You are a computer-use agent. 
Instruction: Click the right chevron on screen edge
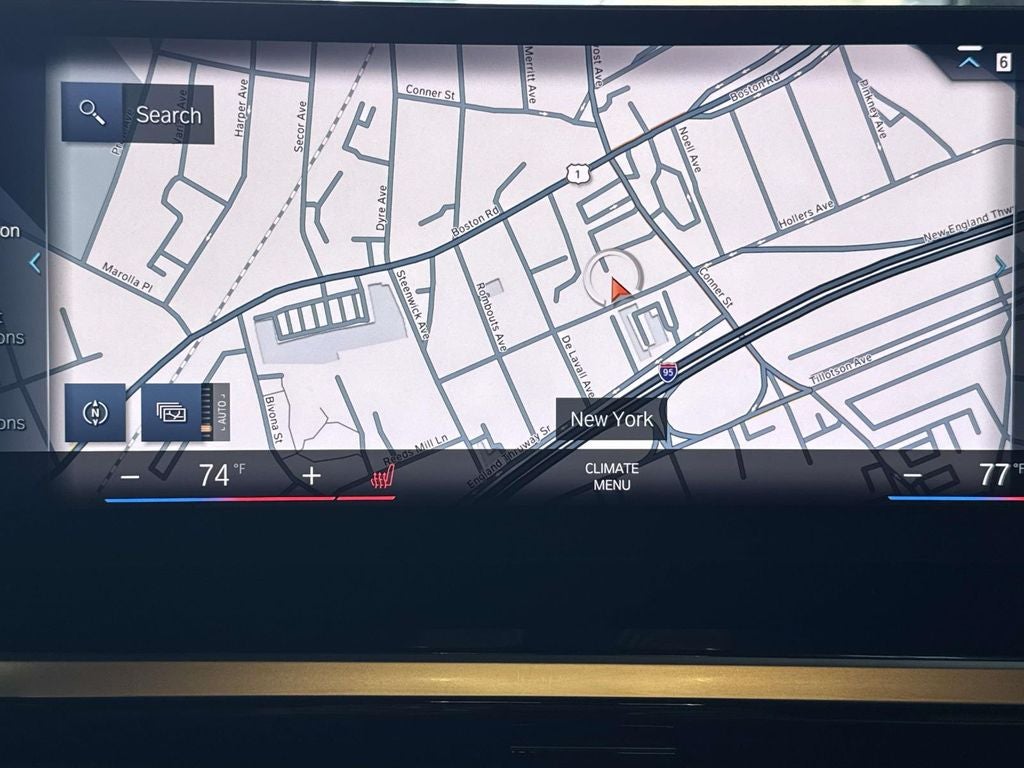1000,265
